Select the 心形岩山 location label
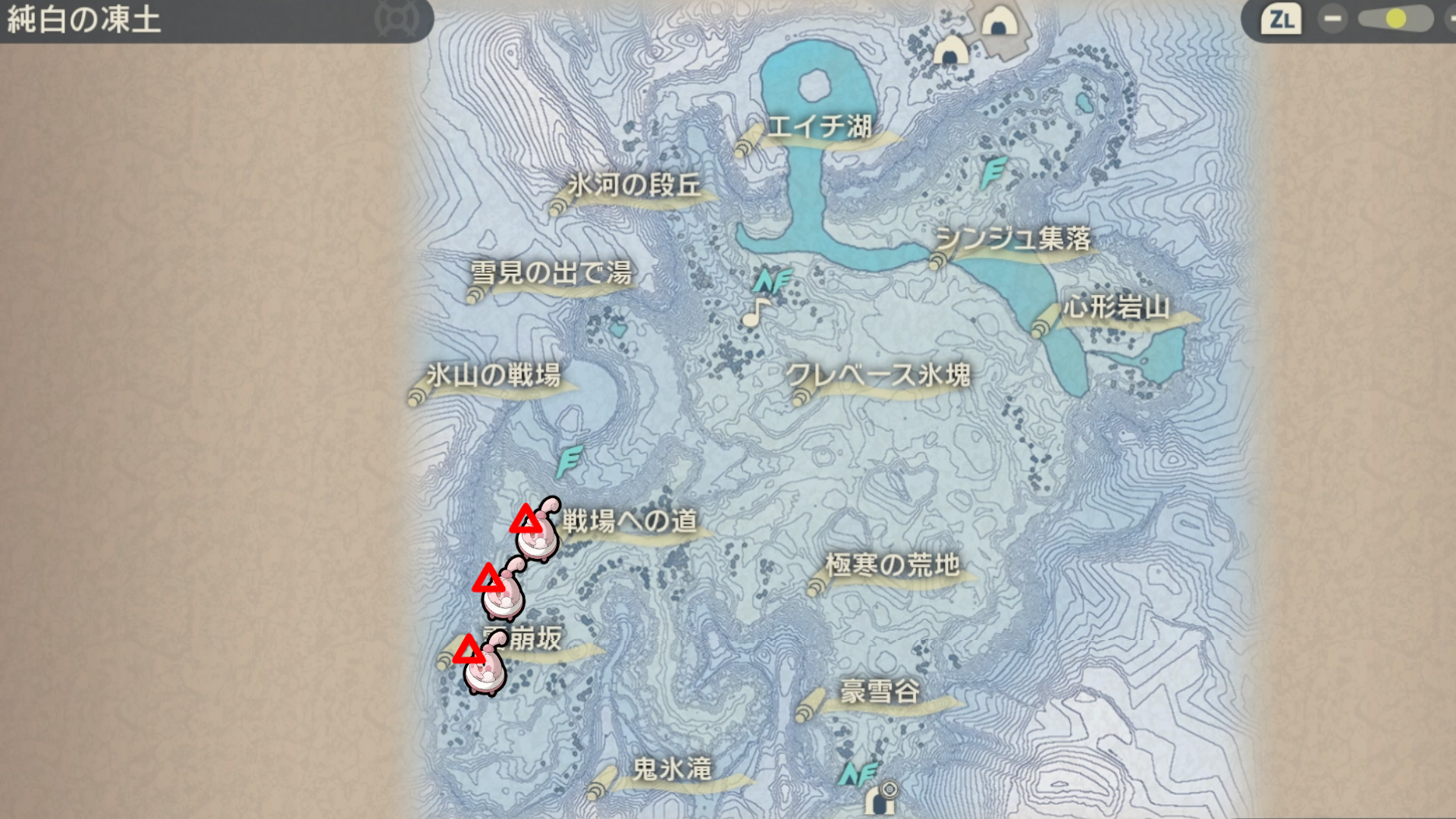Screen dimensions: 1456x819 (1116, 308)
